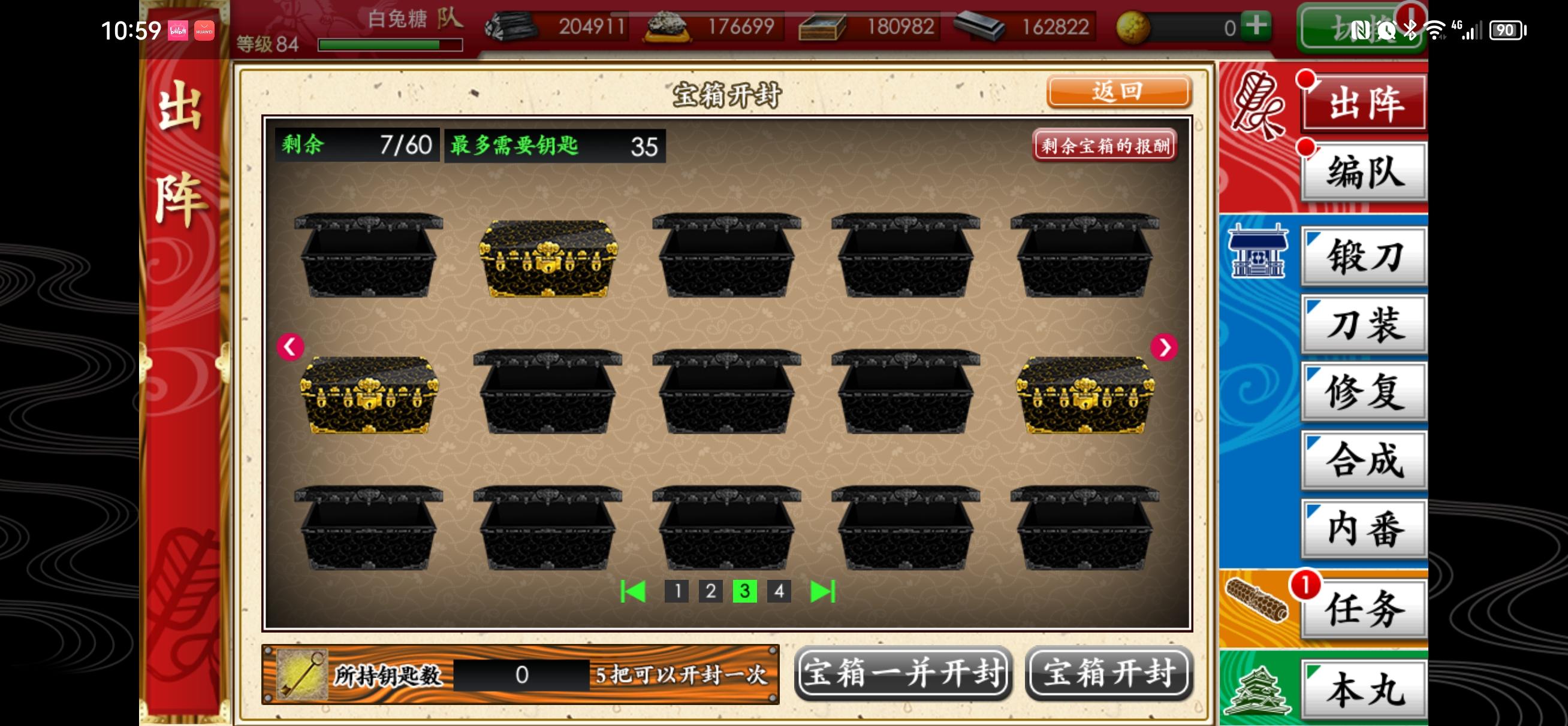Open the 编队 menu item
The width and height of the screenshot is (1568, 726).
(1364, 170)
